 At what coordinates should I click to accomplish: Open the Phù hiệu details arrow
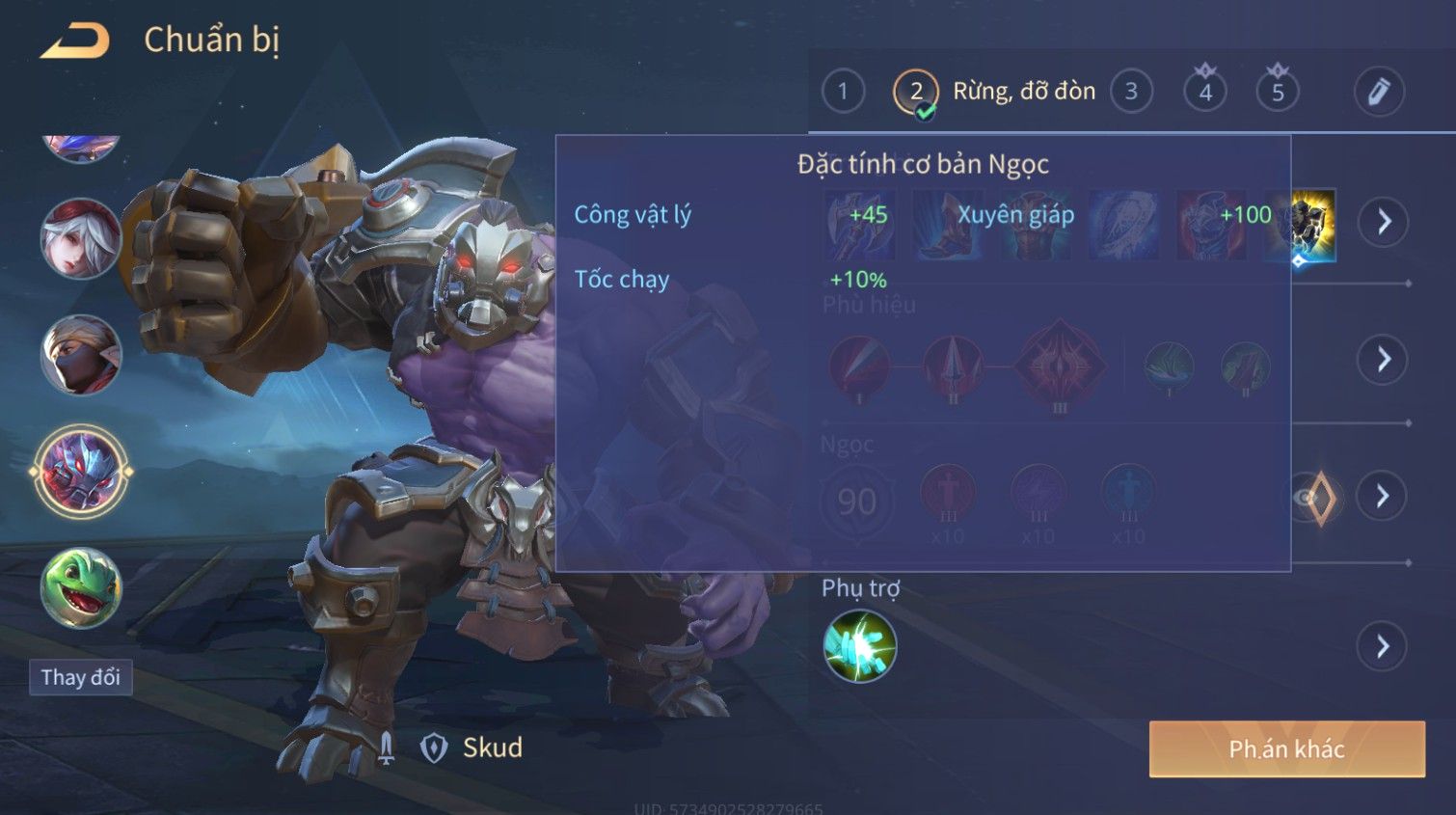pyautogui.click(x=1383, y=360)
